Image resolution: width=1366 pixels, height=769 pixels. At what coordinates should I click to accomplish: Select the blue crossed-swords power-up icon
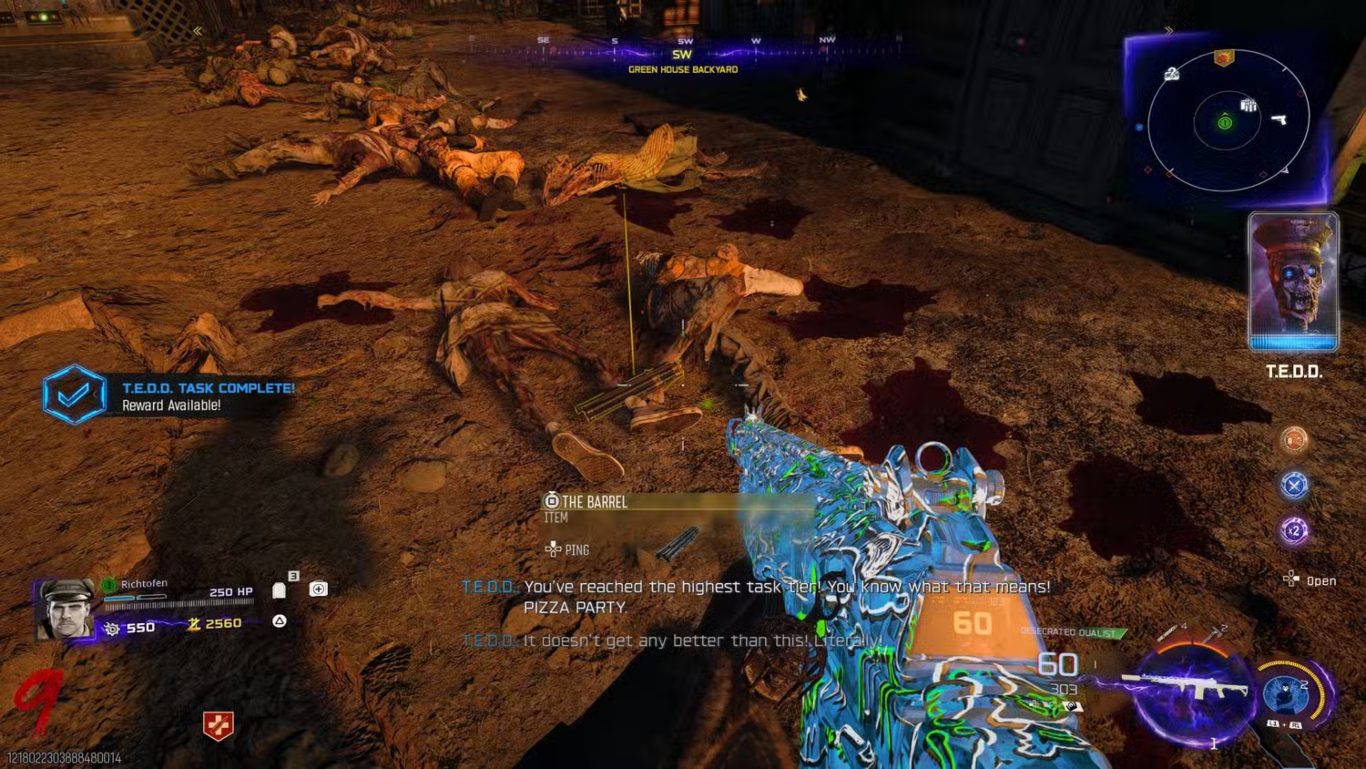point(1295,485)
